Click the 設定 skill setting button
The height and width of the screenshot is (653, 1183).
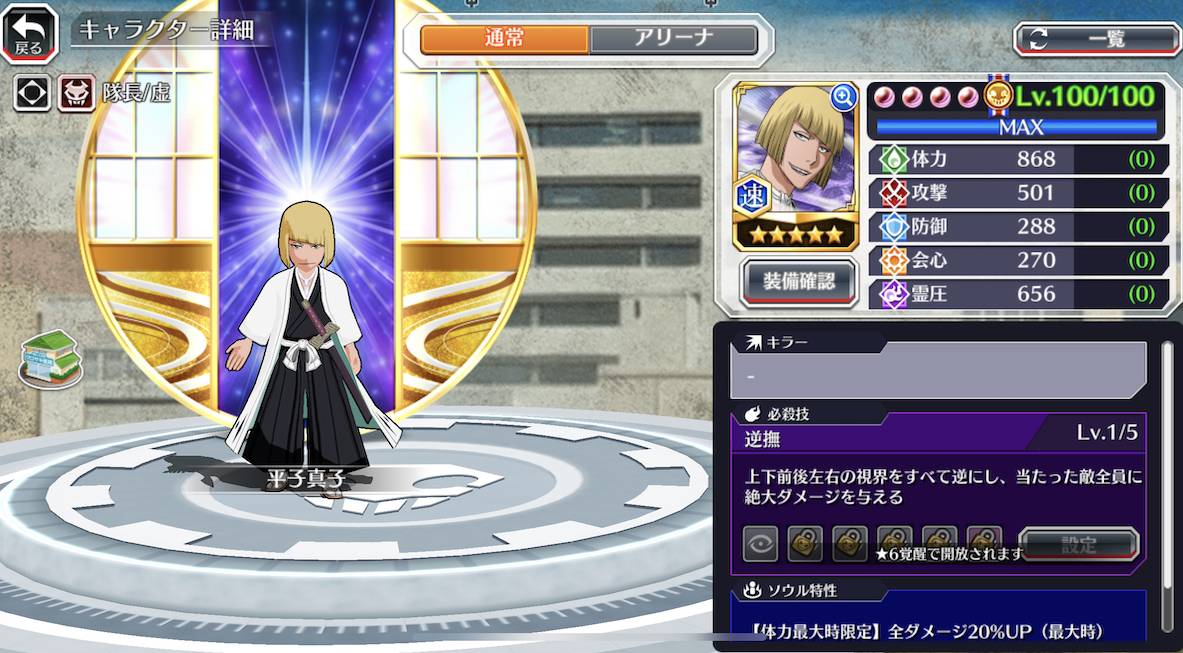click(1079, 545)
